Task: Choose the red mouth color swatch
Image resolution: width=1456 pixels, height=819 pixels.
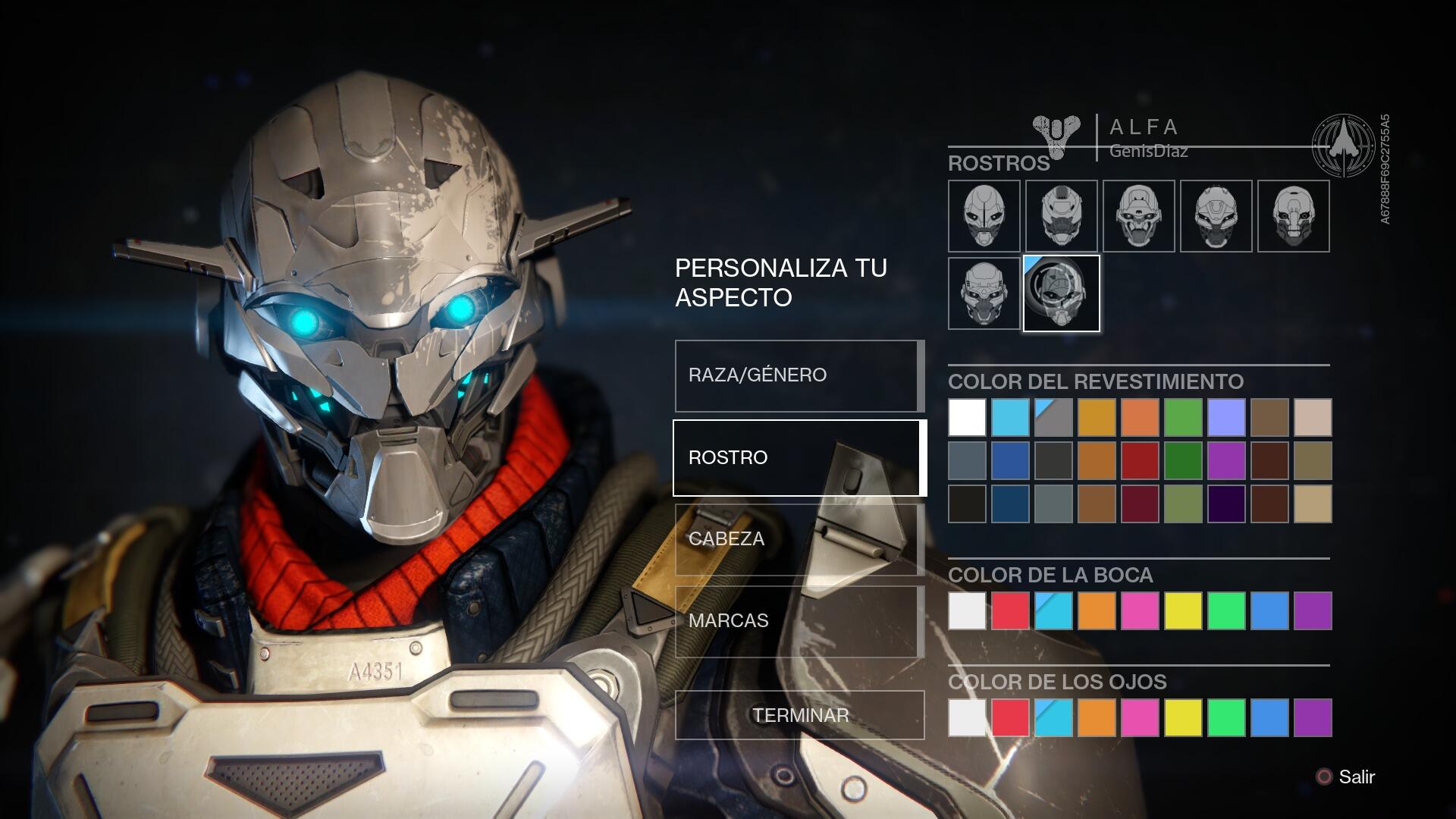Action: 1010,611
